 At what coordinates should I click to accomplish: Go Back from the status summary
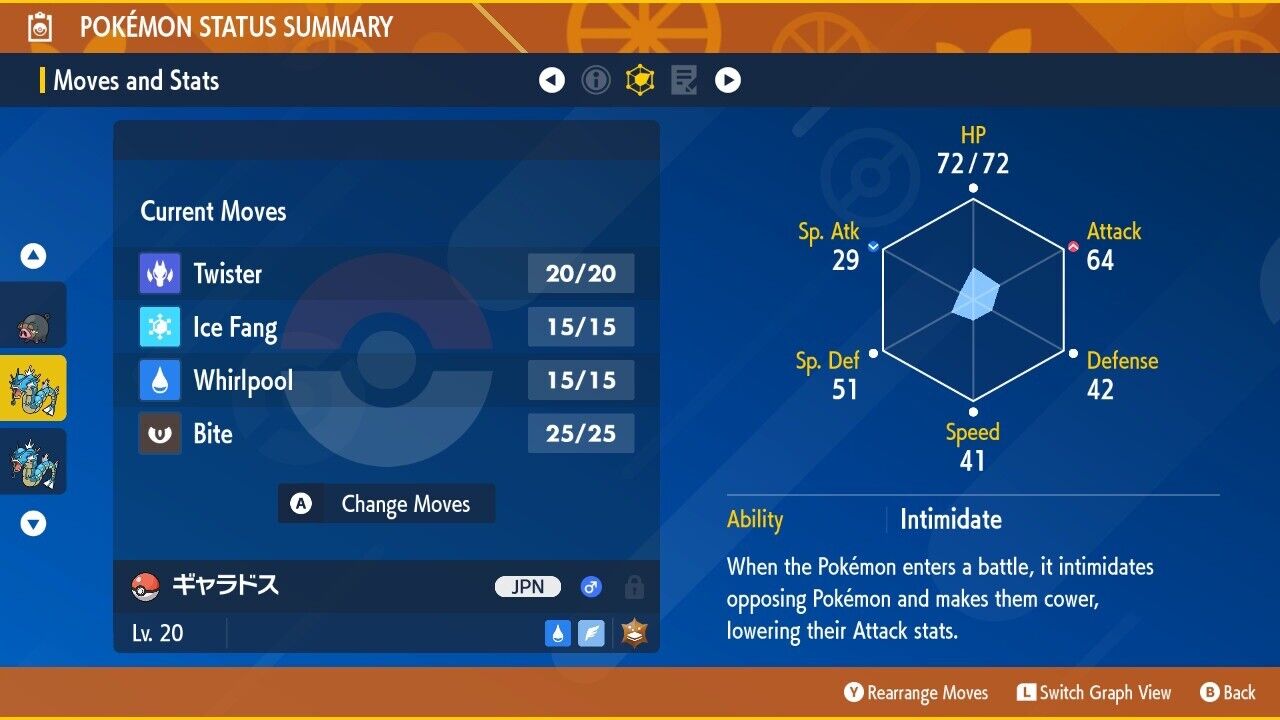1228,693
